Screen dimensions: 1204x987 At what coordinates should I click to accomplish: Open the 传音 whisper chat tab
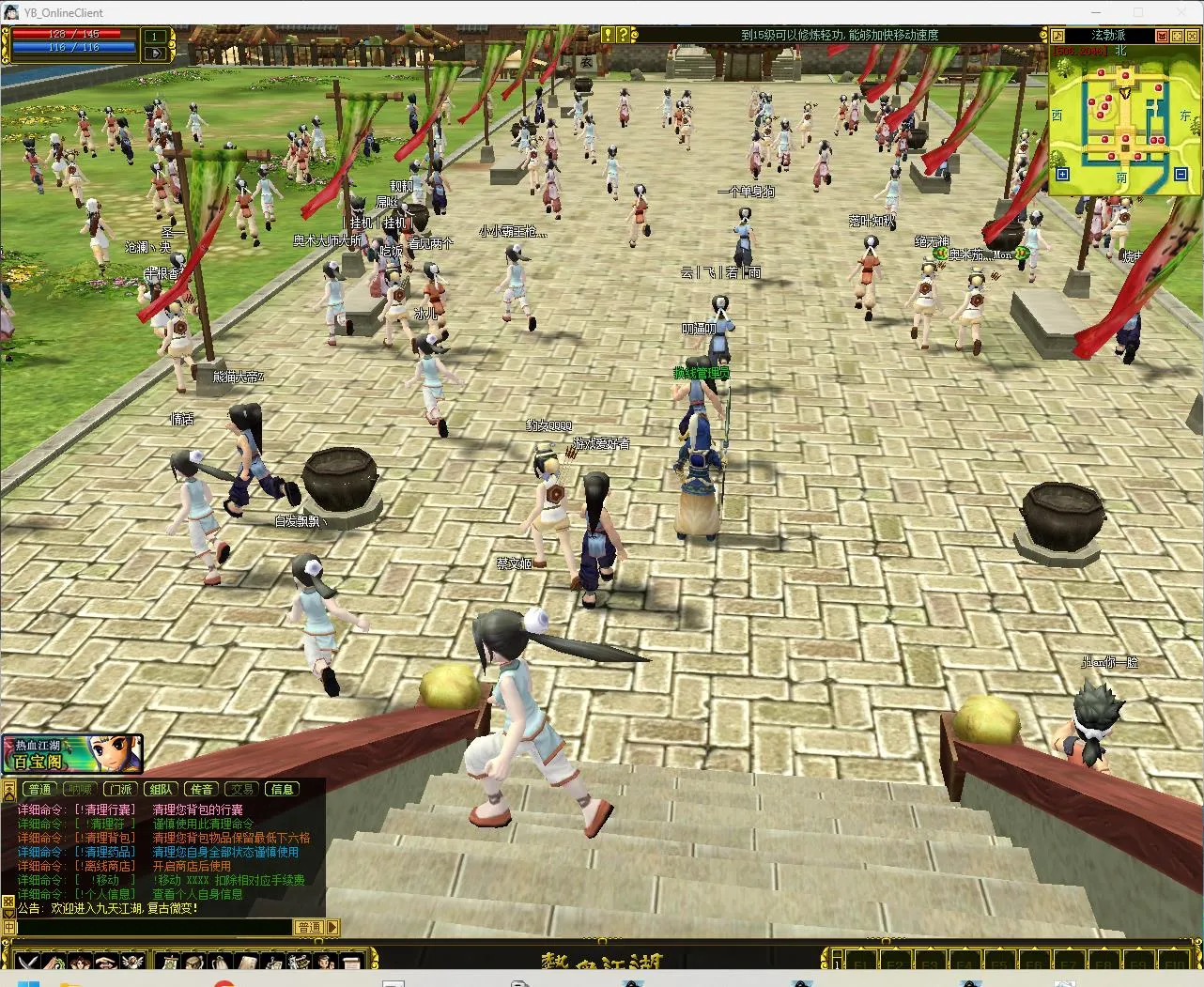[201, 790]
